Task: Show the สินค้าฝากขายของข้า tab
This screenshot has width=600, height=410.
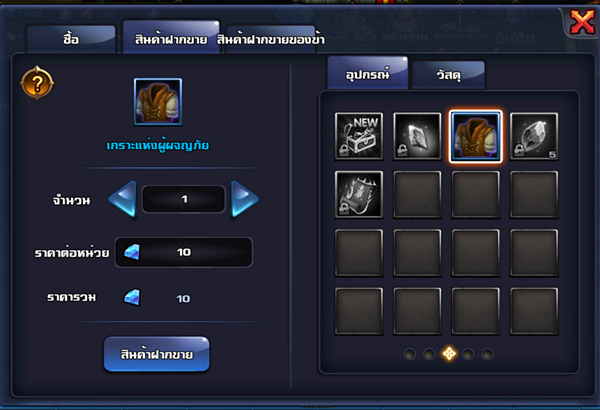Action: (266, 41)
